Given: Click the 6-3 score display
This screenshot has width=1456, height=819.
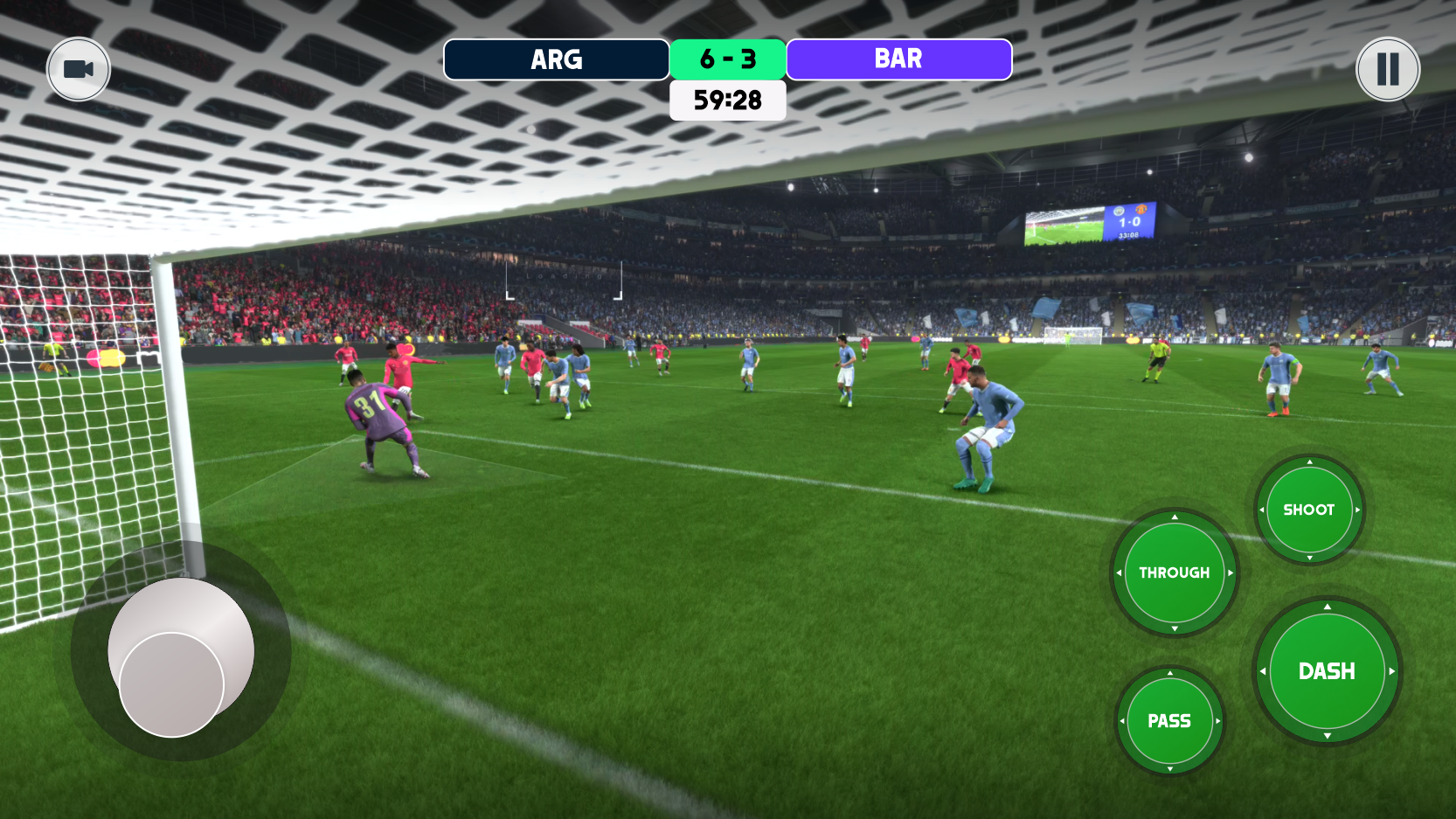Looking at the screenshot, I should pyautogui.click(x=727, y=59).
